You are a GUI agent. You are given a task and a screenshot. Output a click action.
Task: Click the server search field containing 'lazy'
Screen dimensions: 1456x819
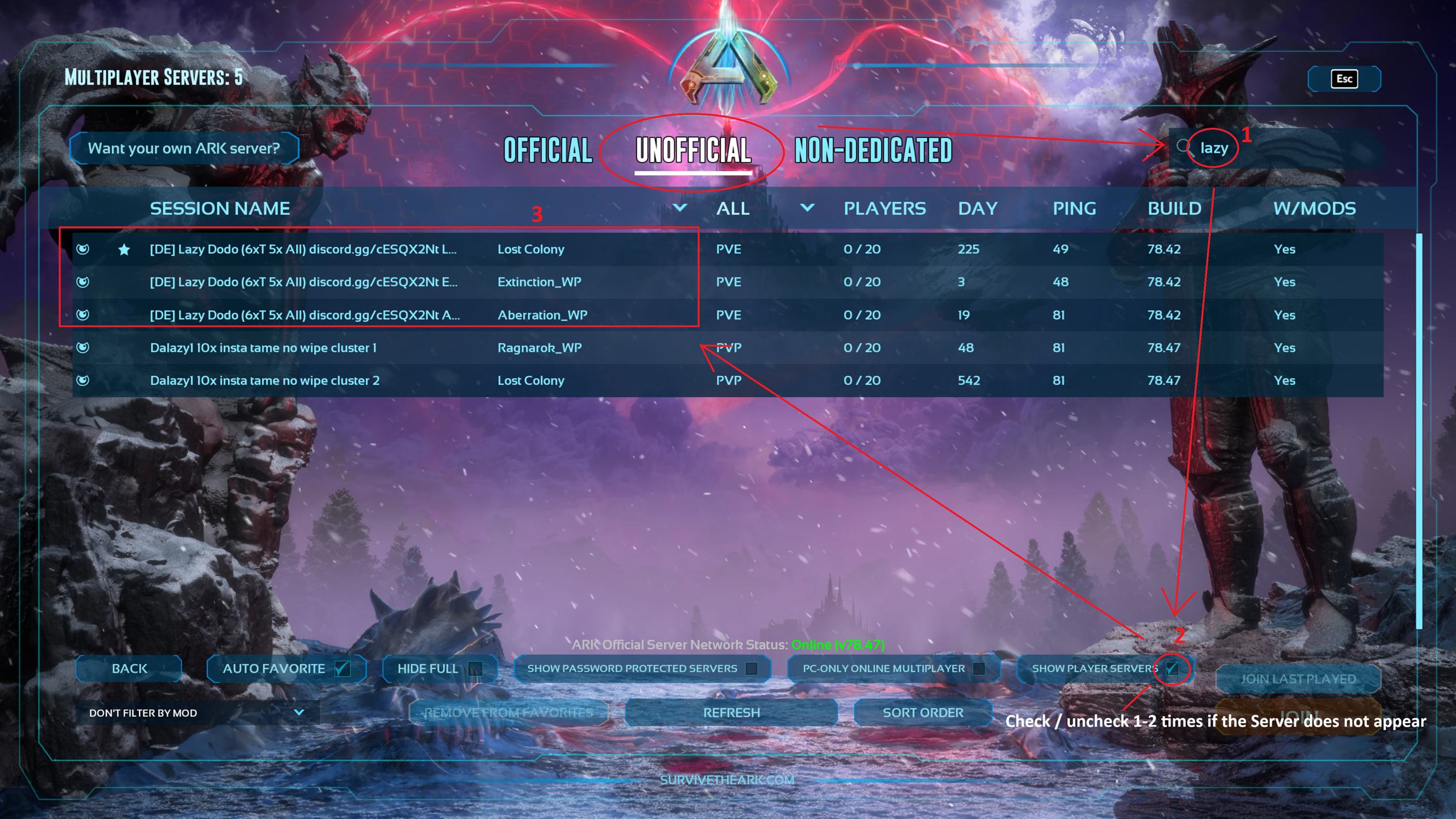point(1276,148)
